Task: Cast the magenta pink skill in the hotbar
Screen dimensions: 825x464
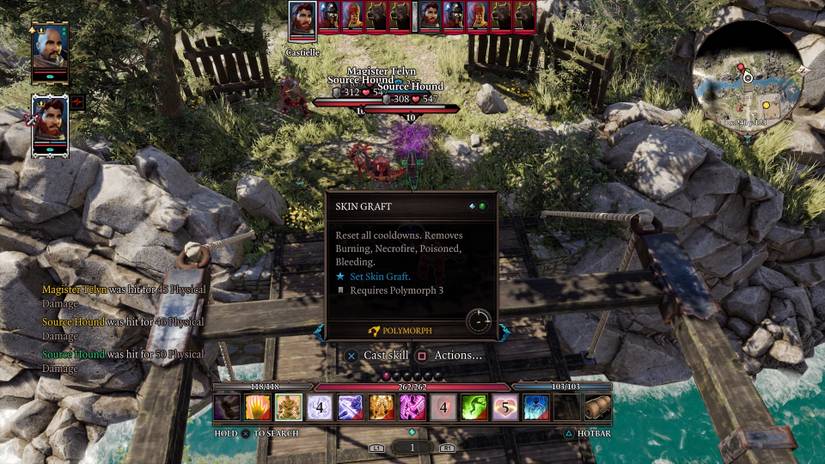Action: tap(413, 407)
